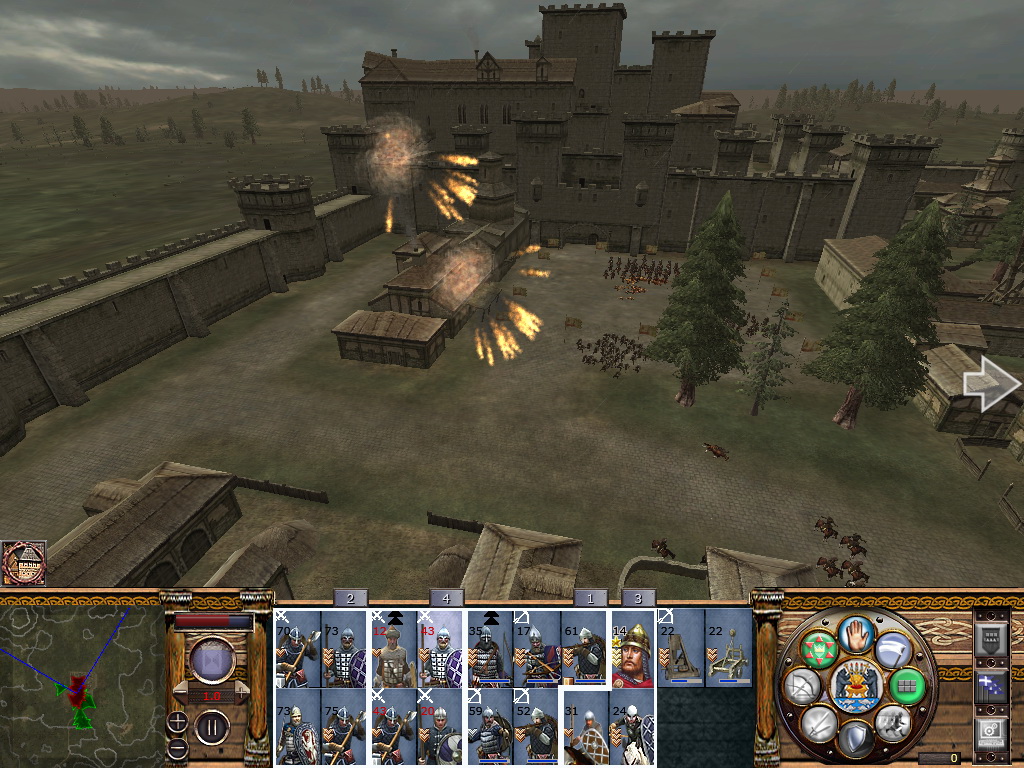Zoom out the minimap with the minus button
Image resolution: width=1024 pixels, height=768 pixels.
coord(177,747)
